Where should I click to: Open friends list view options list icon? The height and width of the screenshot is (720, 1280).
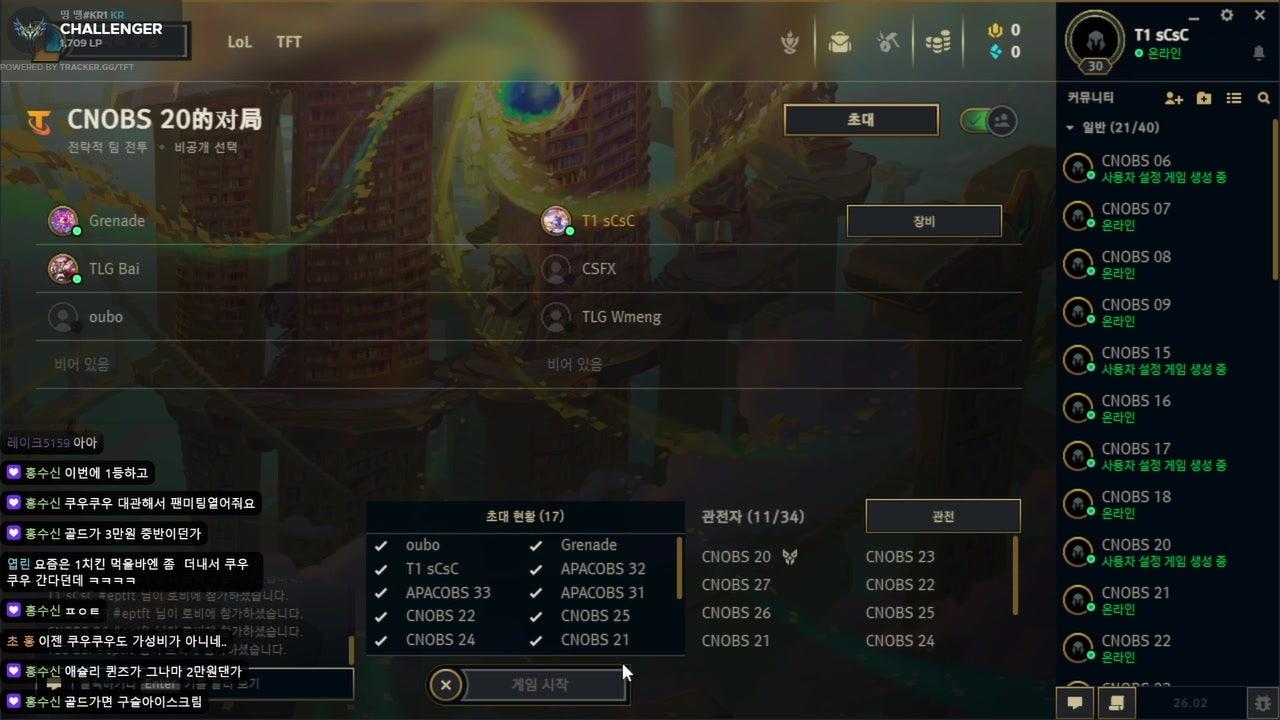tap(1234, 97)
